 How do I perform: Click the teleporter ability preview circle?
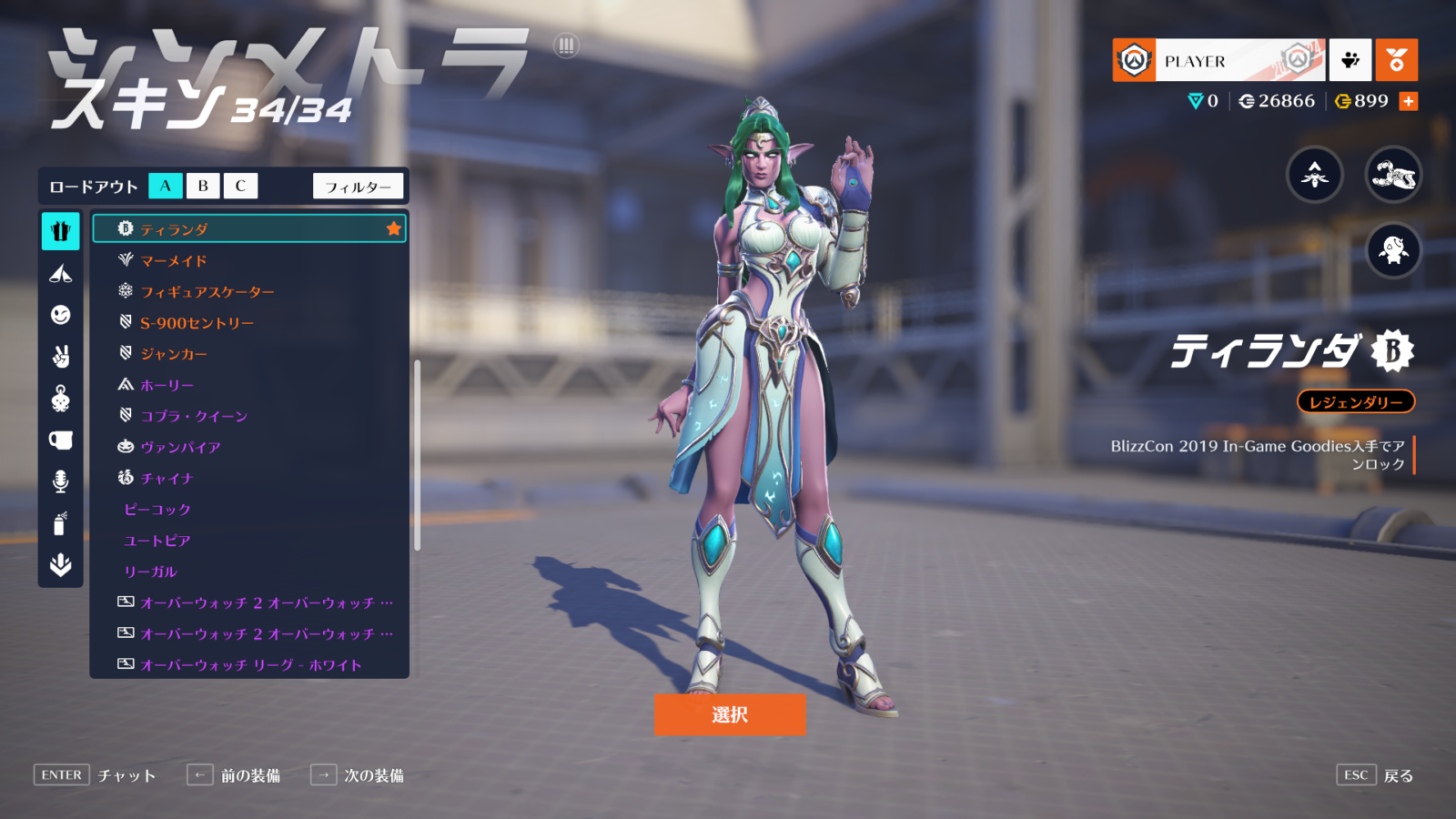coord(1313,177)
